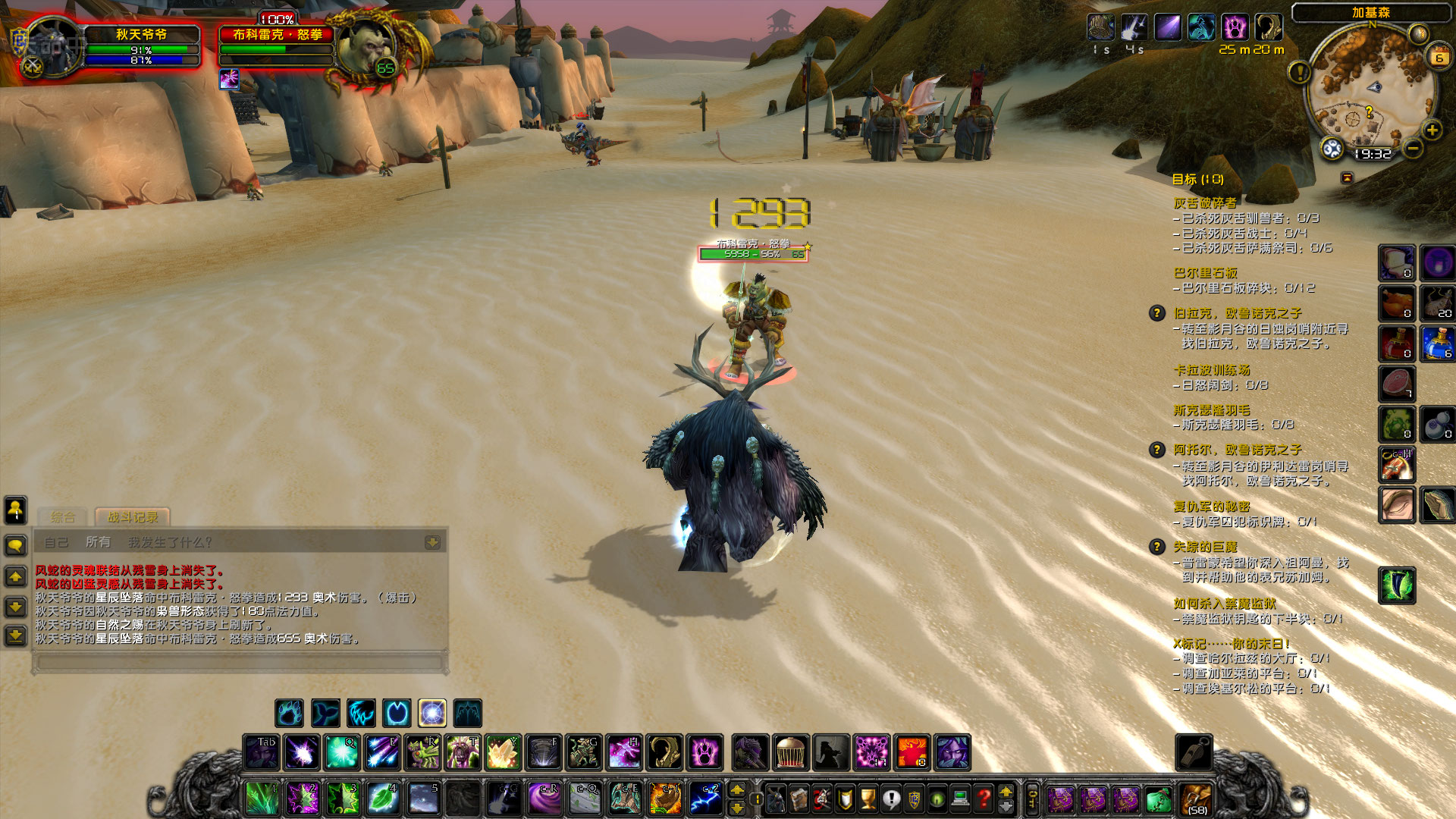The width and height of the screenshot is (1456, 819).
Task: Click the 加基森 zone name header
Action: pos(1371,13)
